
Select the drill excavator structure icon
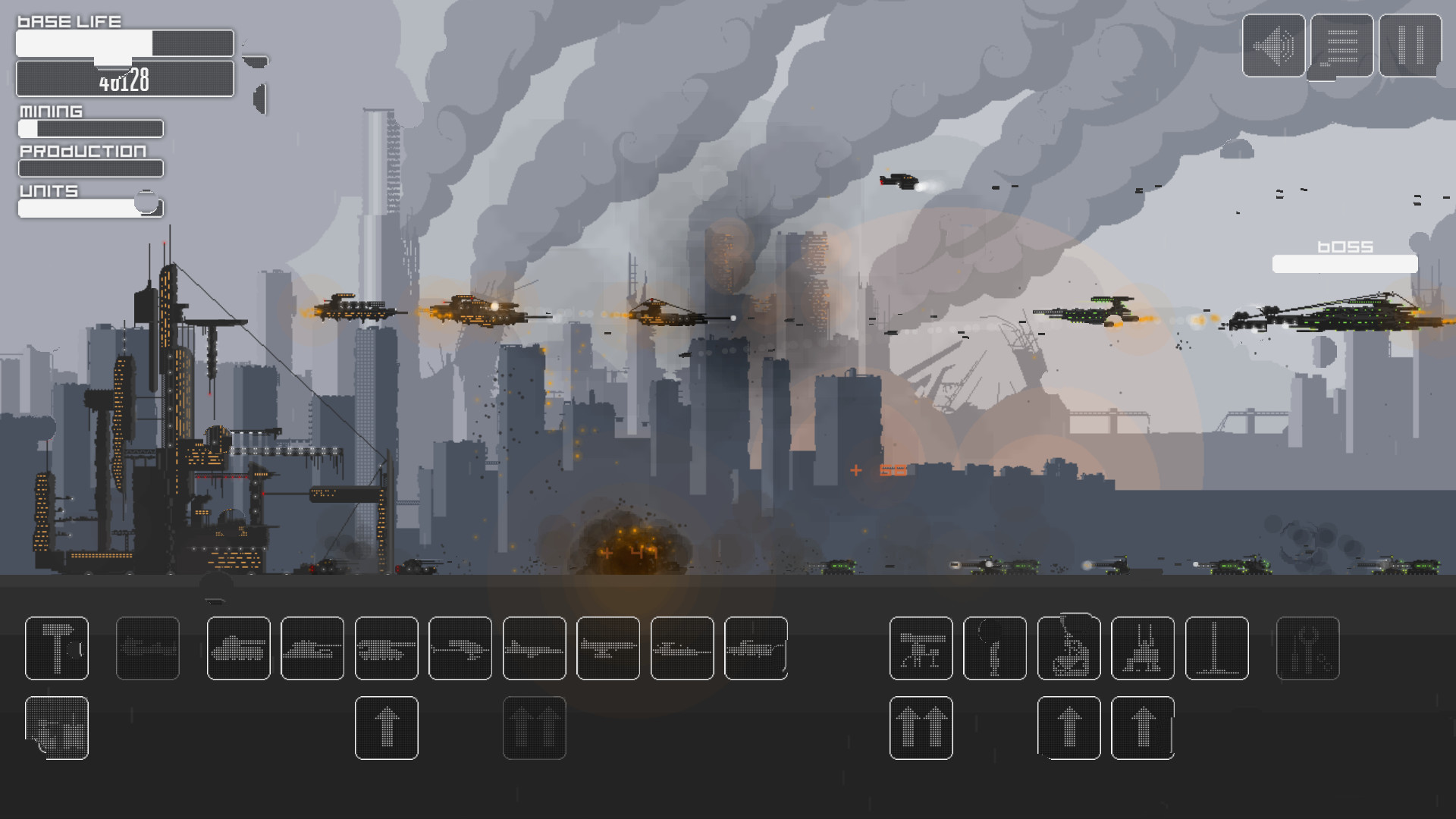tap(1070, 650)
